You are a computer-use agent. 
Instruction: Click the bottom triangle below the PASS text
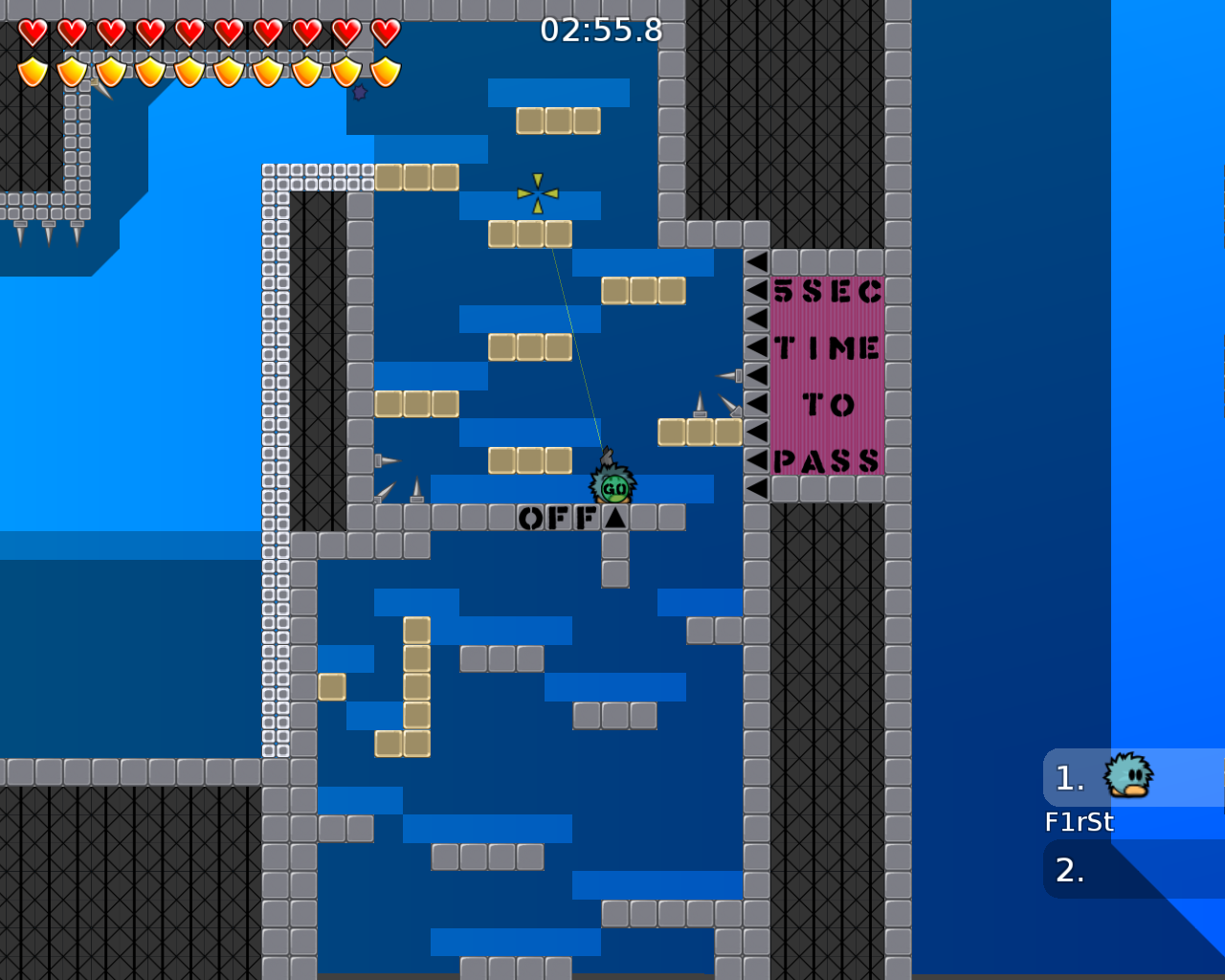[x=756, y=490]
